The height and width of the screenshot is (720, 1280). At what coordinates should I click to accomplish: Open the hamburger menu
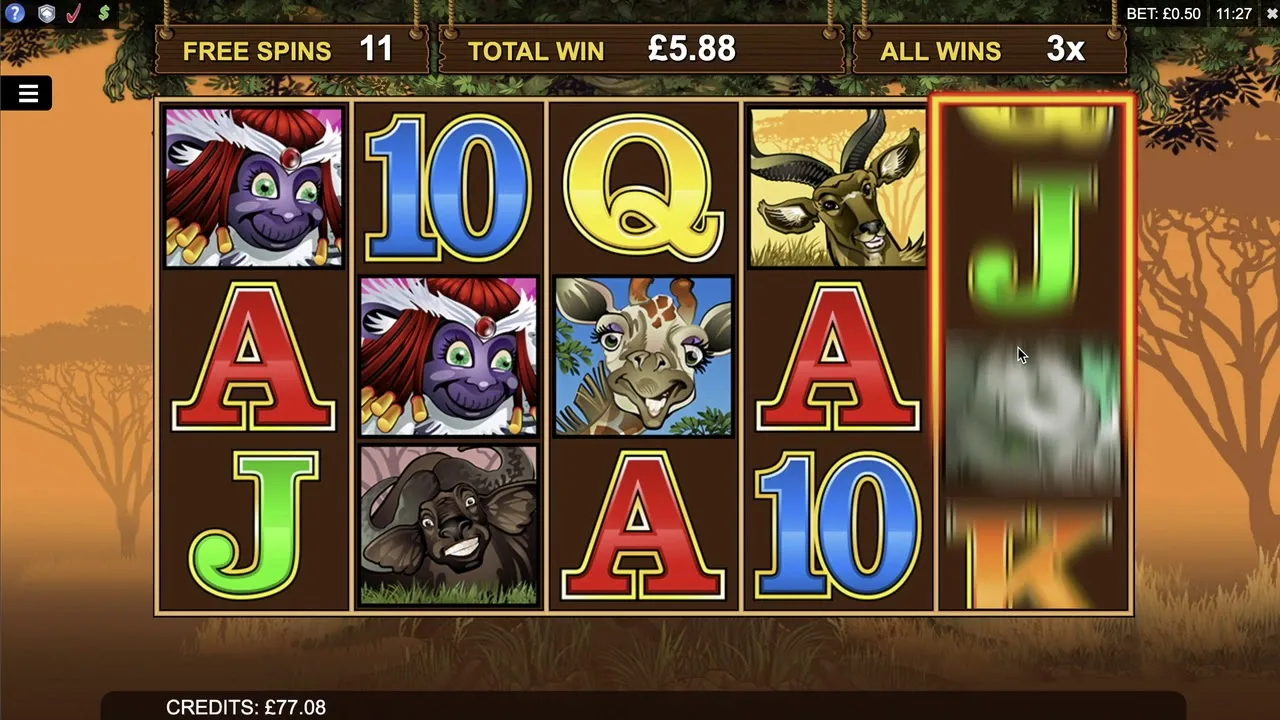tap(28, 94)
